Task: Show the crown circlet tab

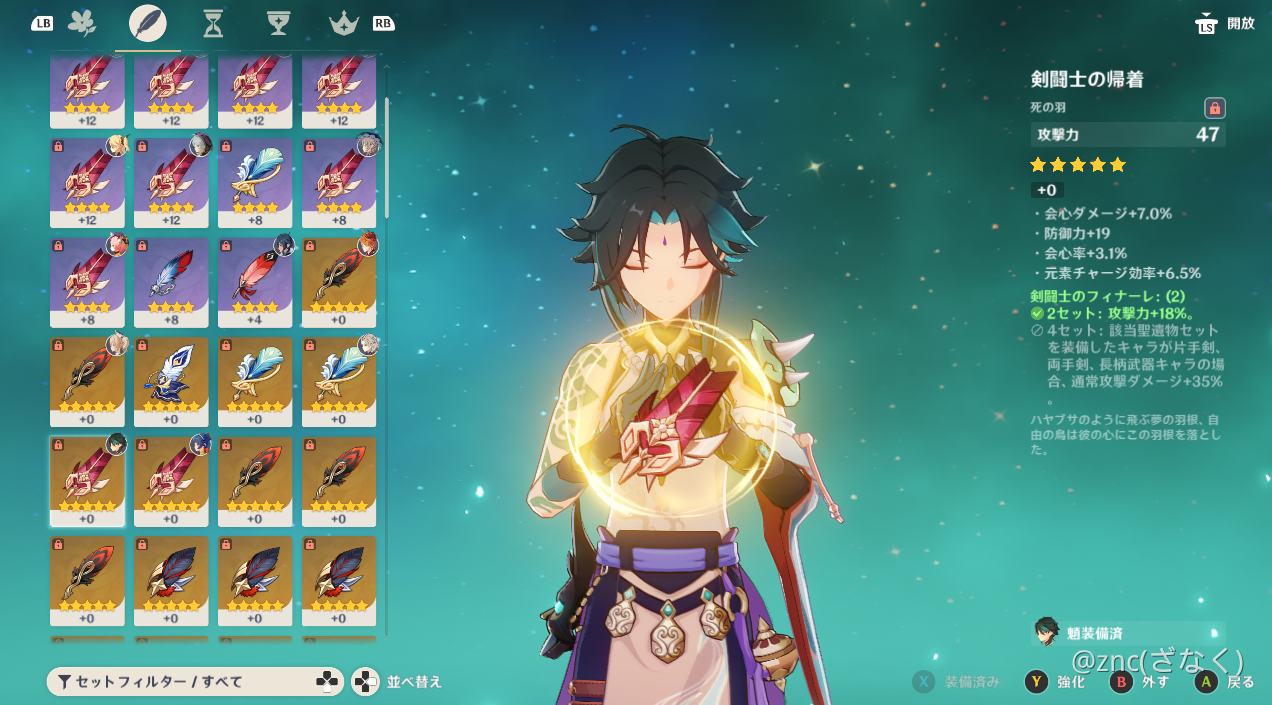Action: [x=343, y=23]
